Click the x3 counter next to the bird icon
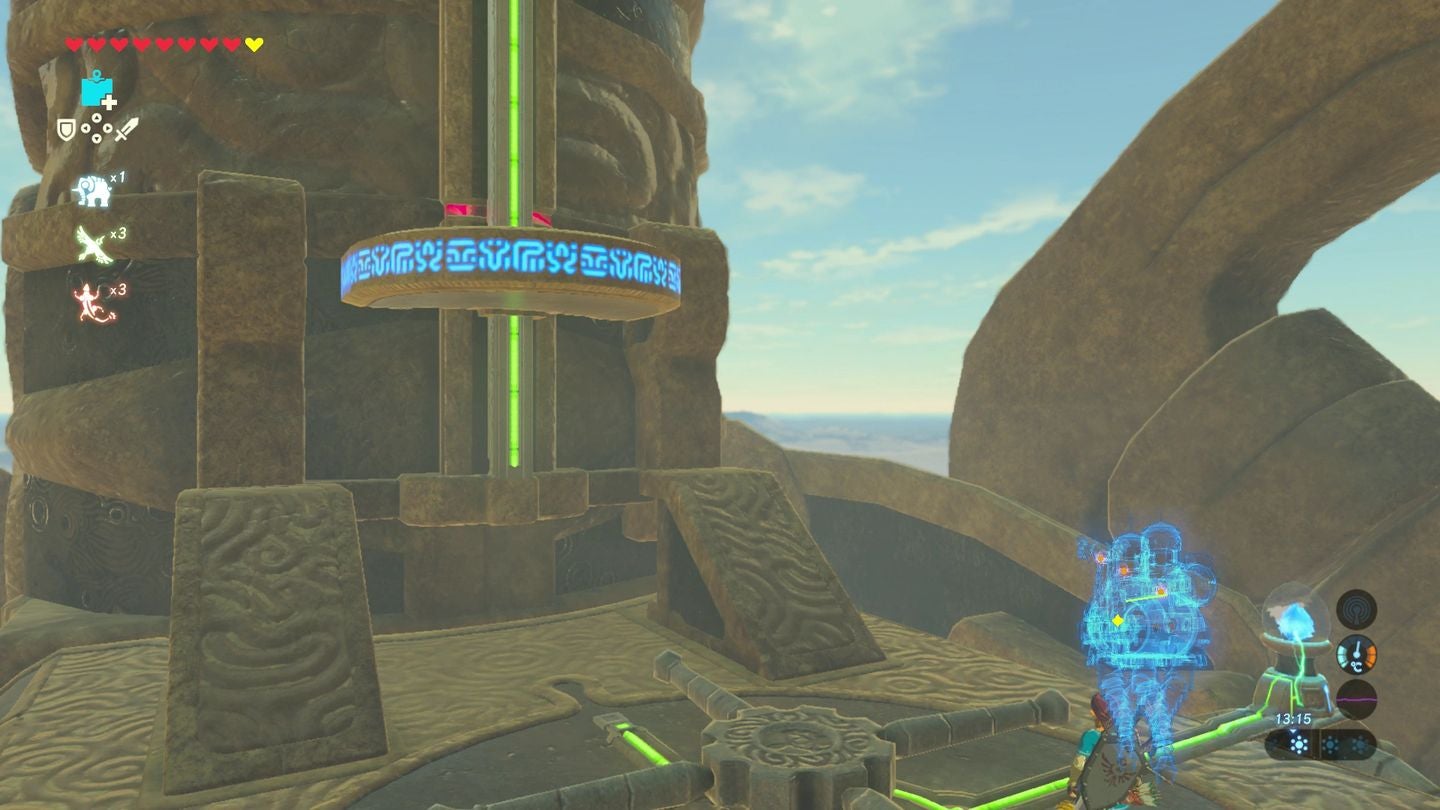The image size is (1440, 810). tap(119, 234)
